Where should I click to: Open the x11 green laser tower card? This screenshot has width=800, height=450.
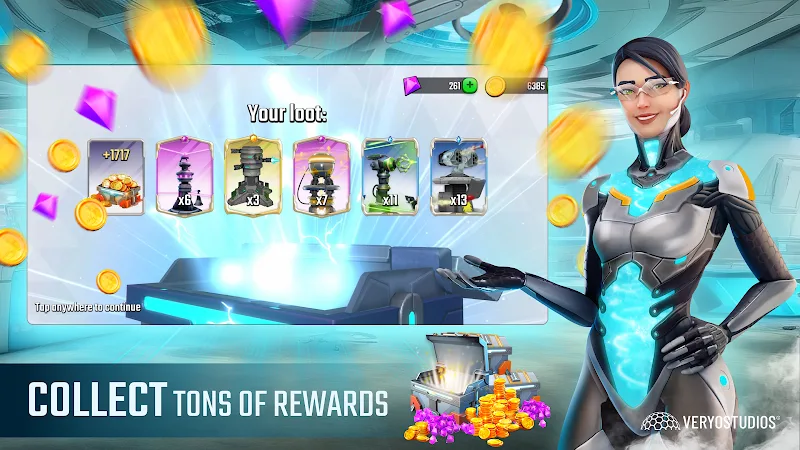(390, 175)
